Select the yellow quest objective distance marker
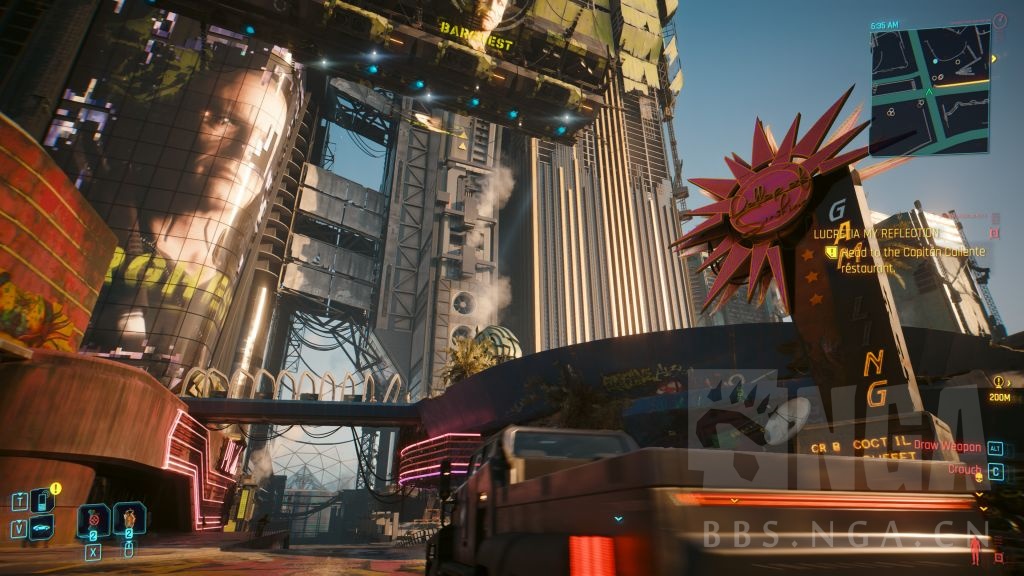1024x576 pixels. click(999, 388)
